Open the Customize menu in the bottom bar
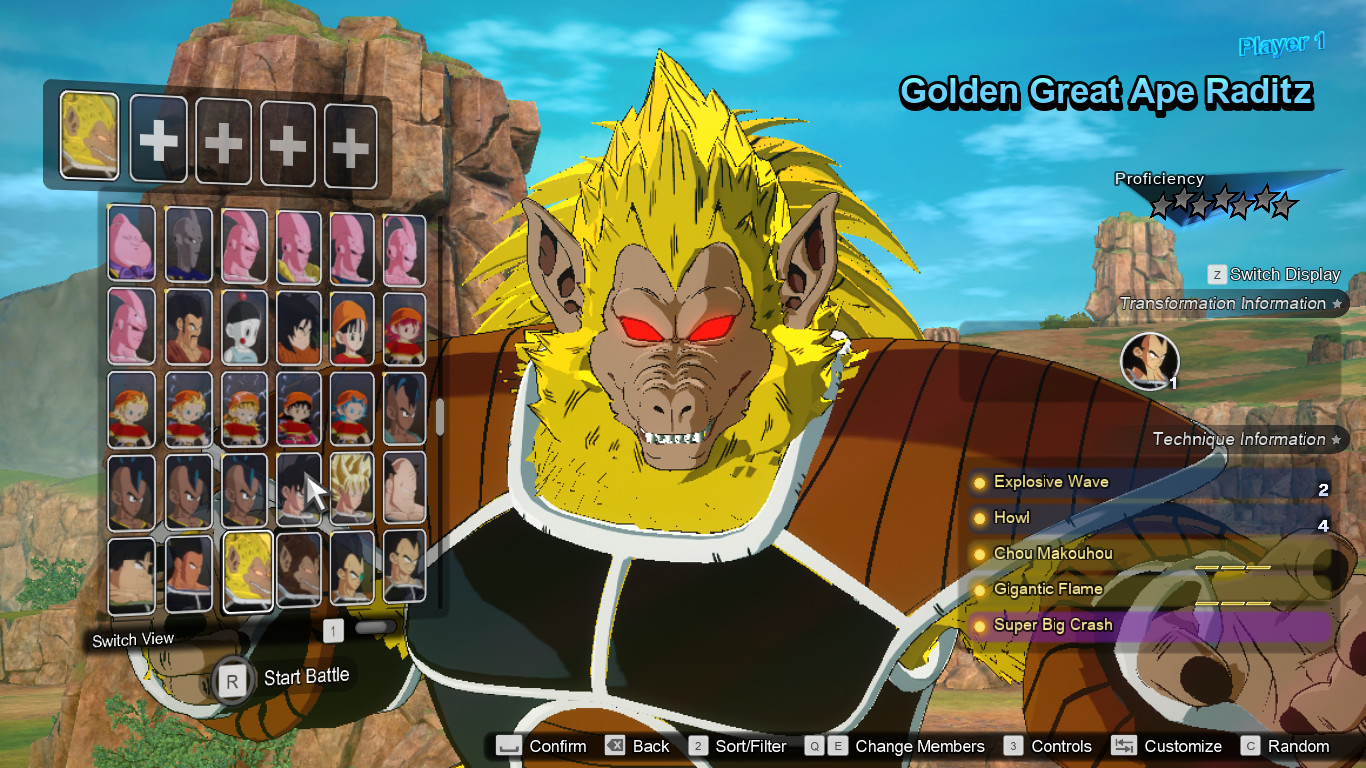The height and width of the screenshot is (768, 1366). tap(1183, 746)
